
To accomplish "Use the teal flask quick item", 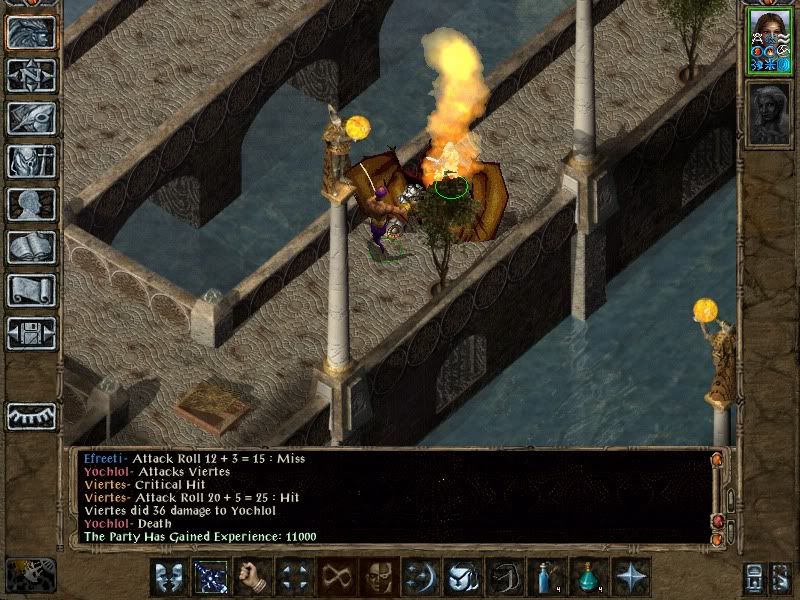I will click(x=588, y=577).
